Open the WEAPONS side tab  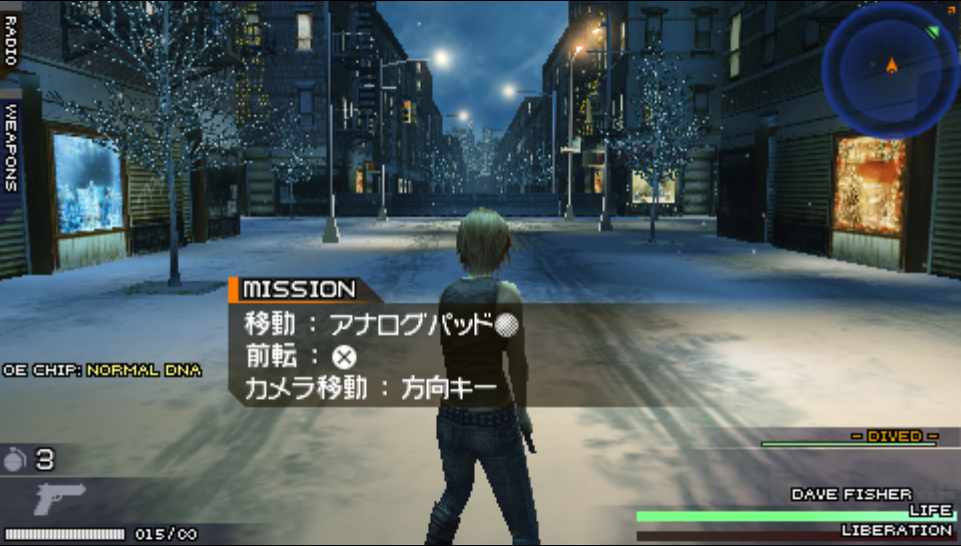pos(11,147)
